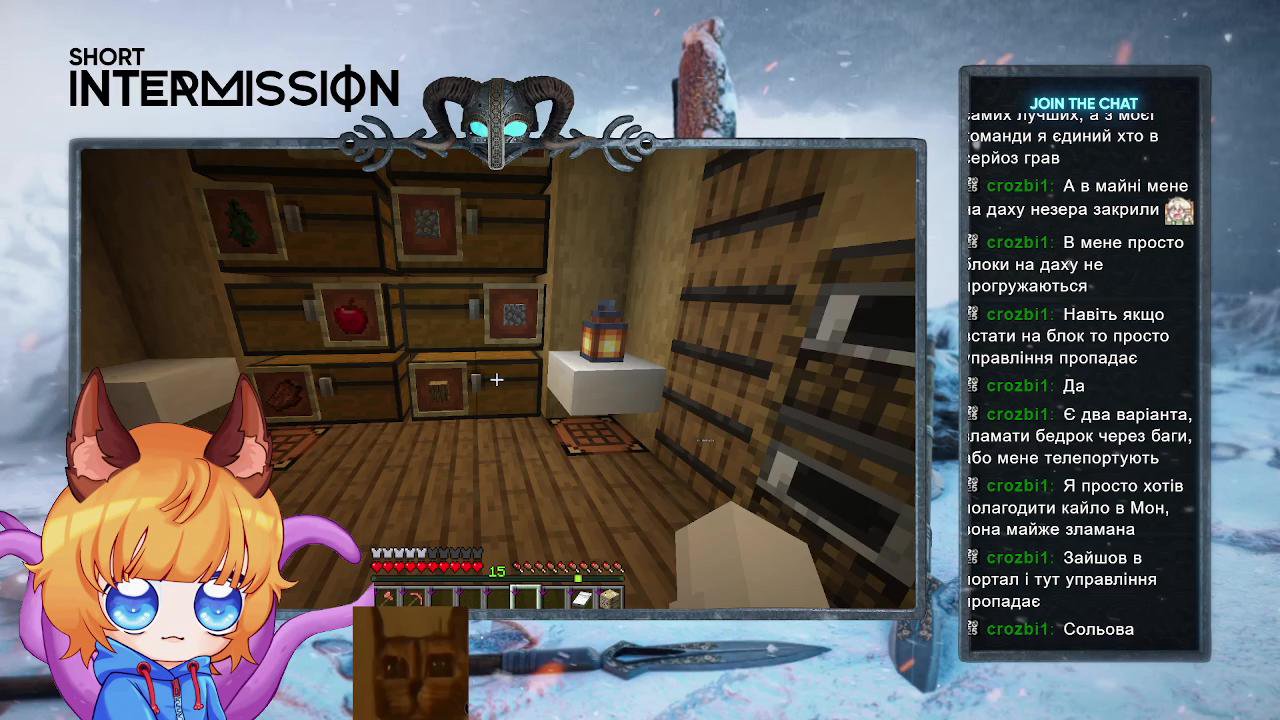The width and height of the screenshot is (1280, 720).
Task: Click the cat meme image at the bottom
Action: (413, 665)
